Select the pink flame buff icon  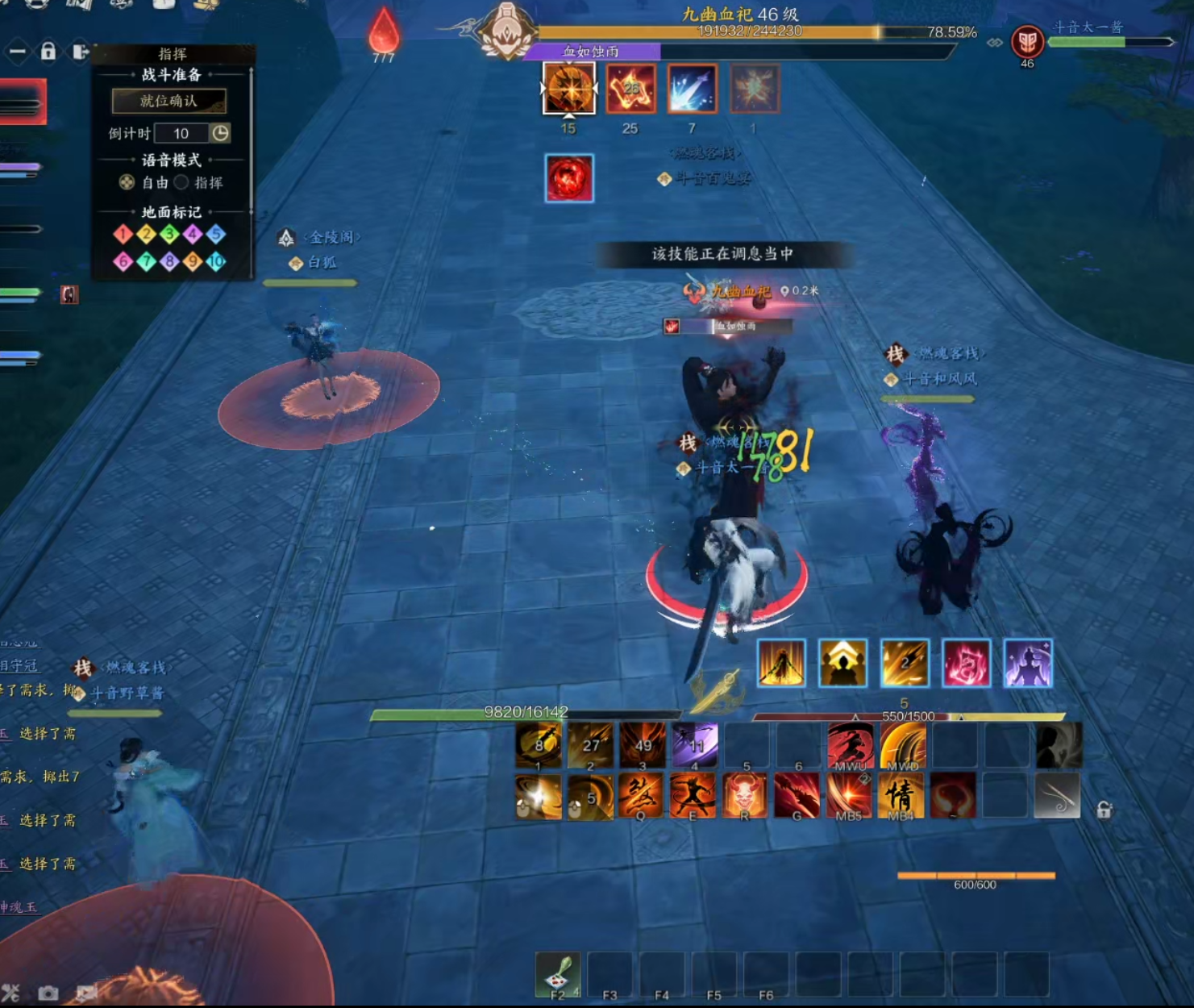(x=966, y=663)
